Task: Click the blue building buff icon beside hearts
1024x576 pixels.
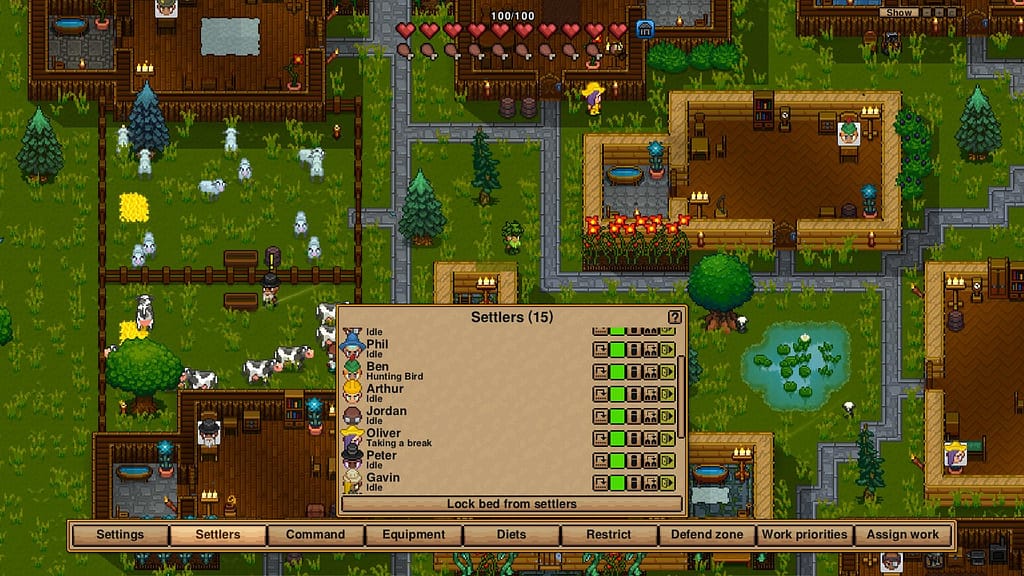Action: 645,30
